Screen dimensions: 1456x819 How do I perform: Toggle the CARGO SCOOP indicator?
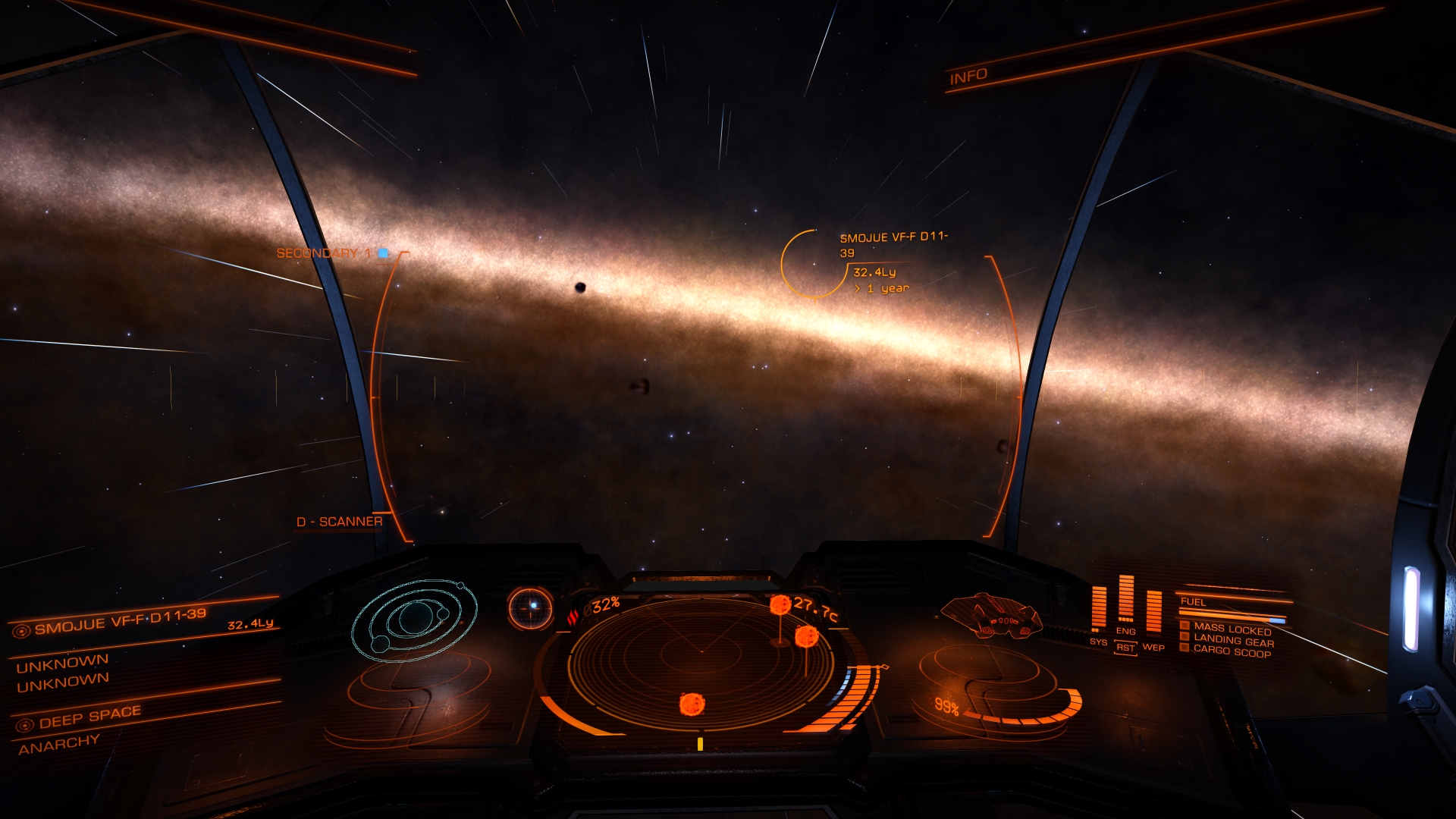click(1232, 651)
